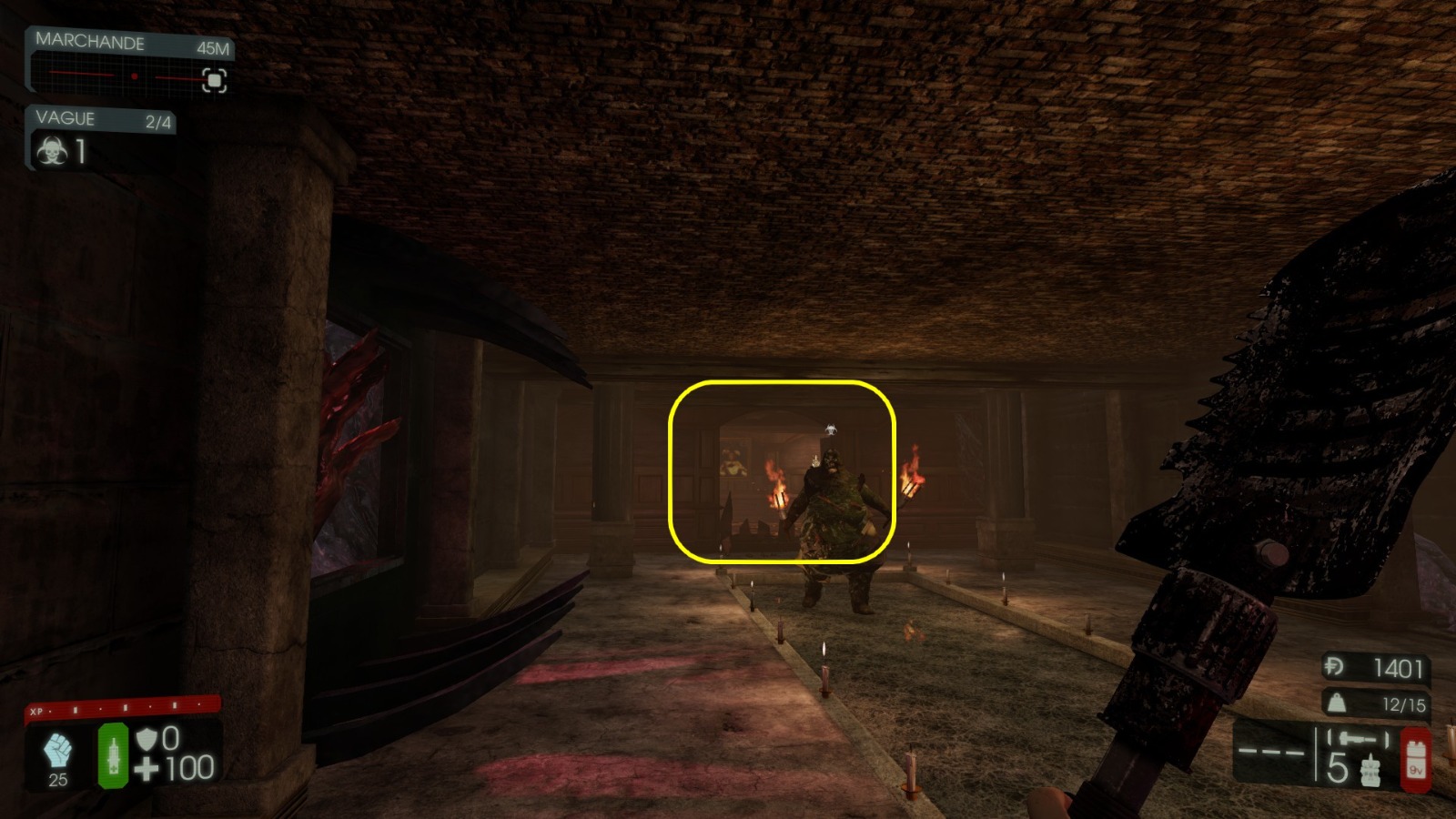Click the 12/15 weight capacity text
Screen dimensions: 1456x819
(1404, 703)
